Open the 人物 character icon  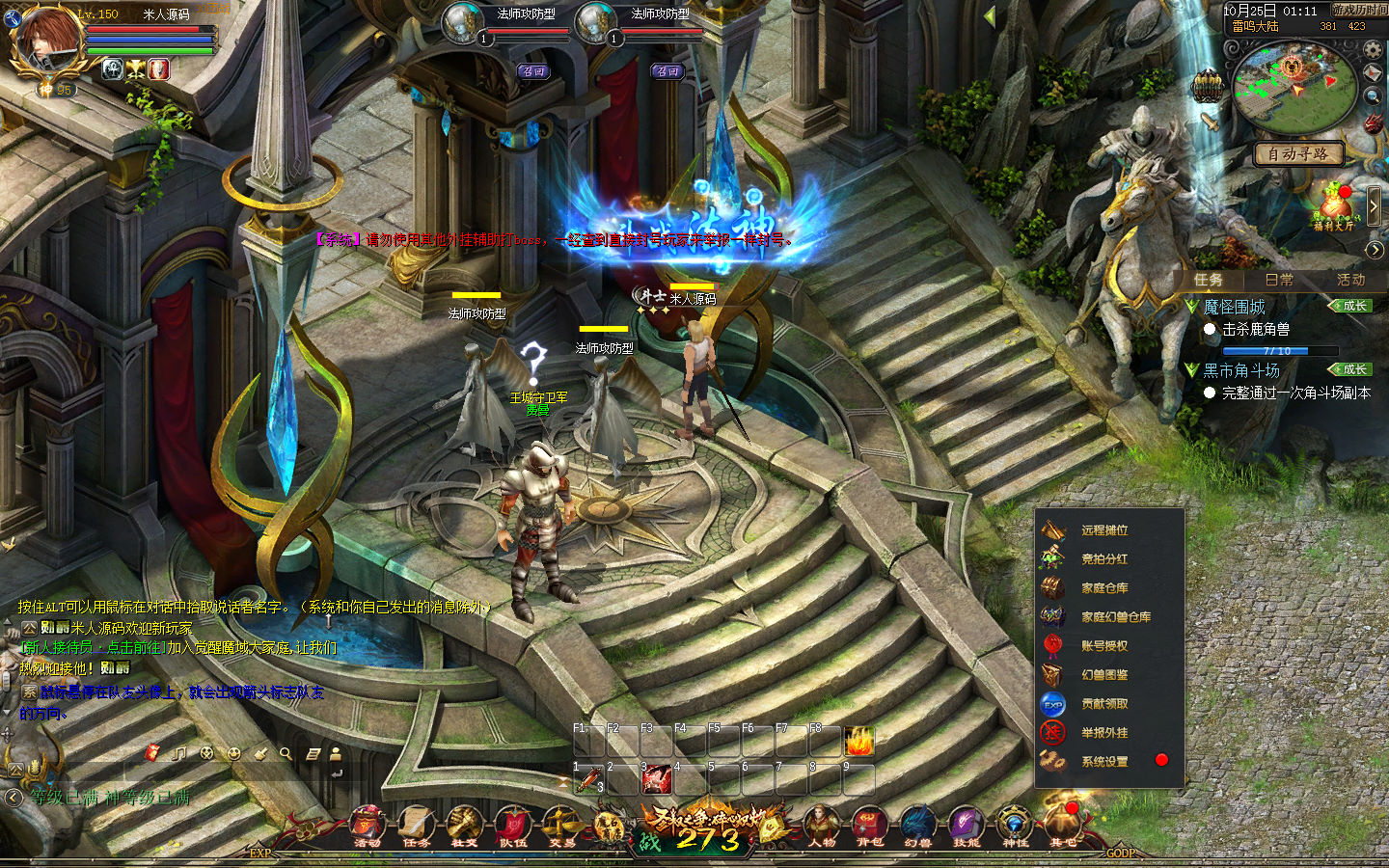pyautogui.click(x=821, y=826)
